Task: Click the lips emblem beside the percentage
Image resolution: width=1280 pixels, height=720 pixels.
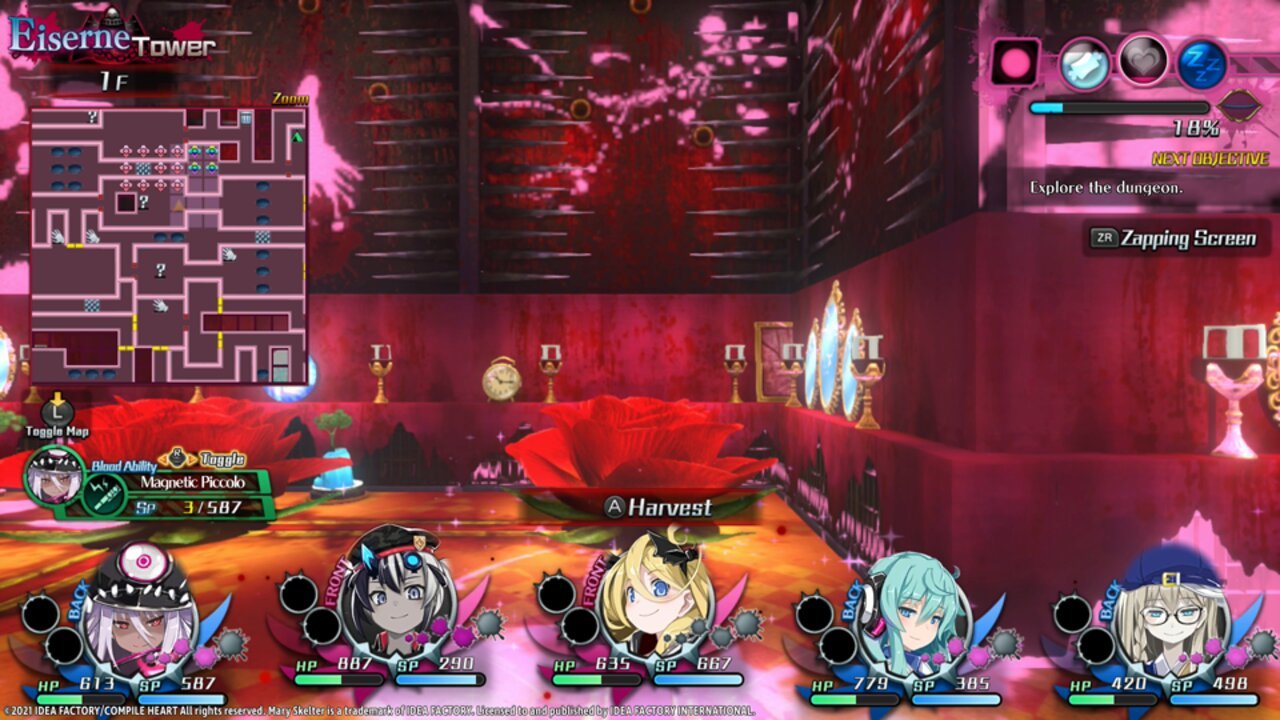Action: tap(1242, 105)
